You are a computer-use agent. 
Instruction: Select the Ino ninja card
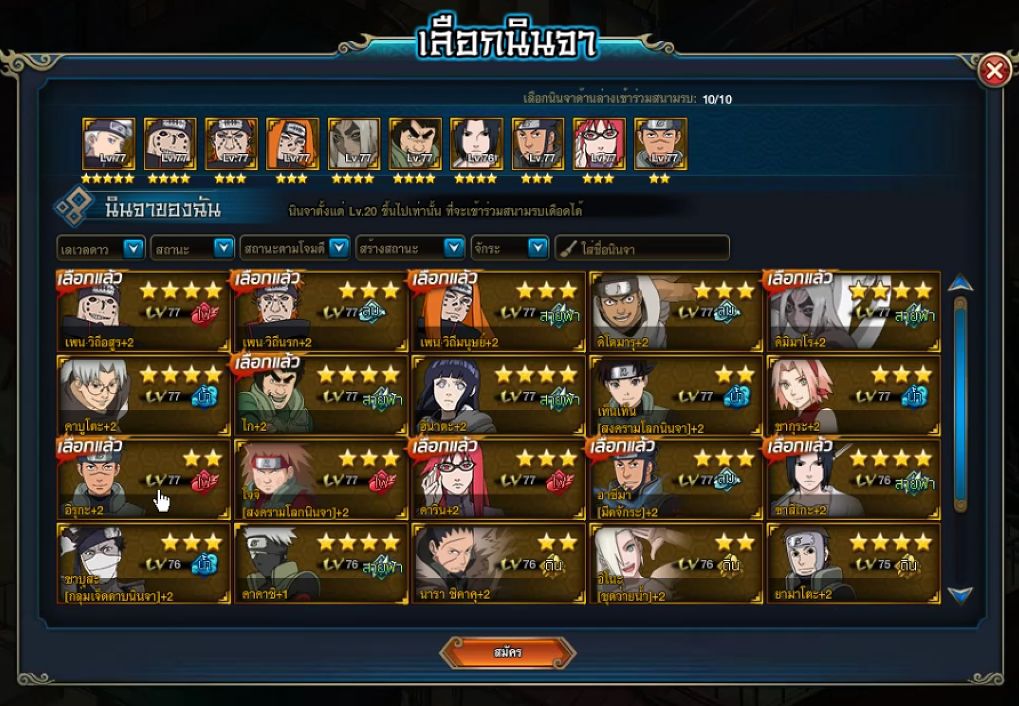click(675, 564)
